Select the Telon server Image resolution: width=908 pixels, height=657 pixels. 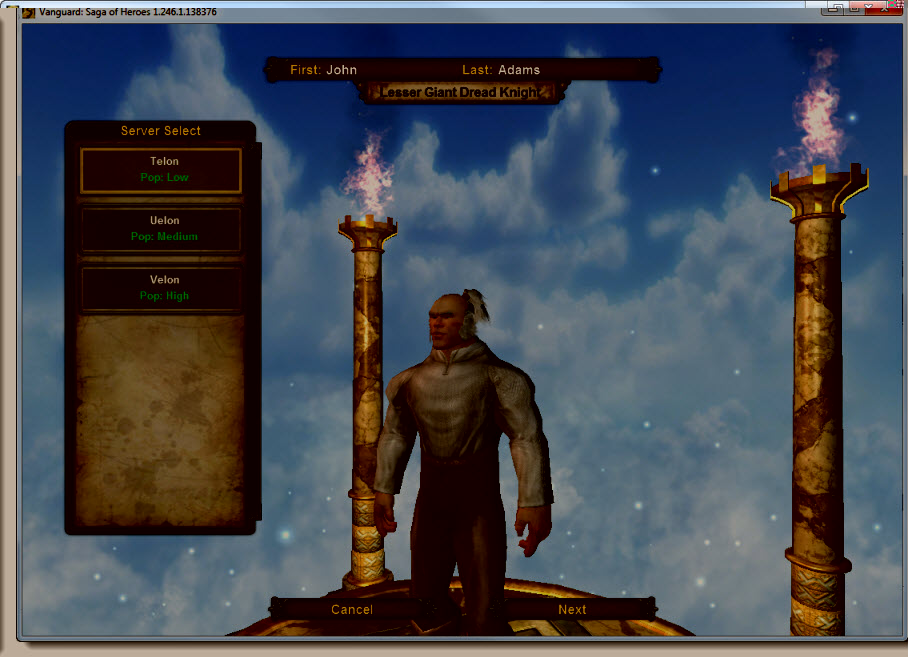tap(160, 170)
